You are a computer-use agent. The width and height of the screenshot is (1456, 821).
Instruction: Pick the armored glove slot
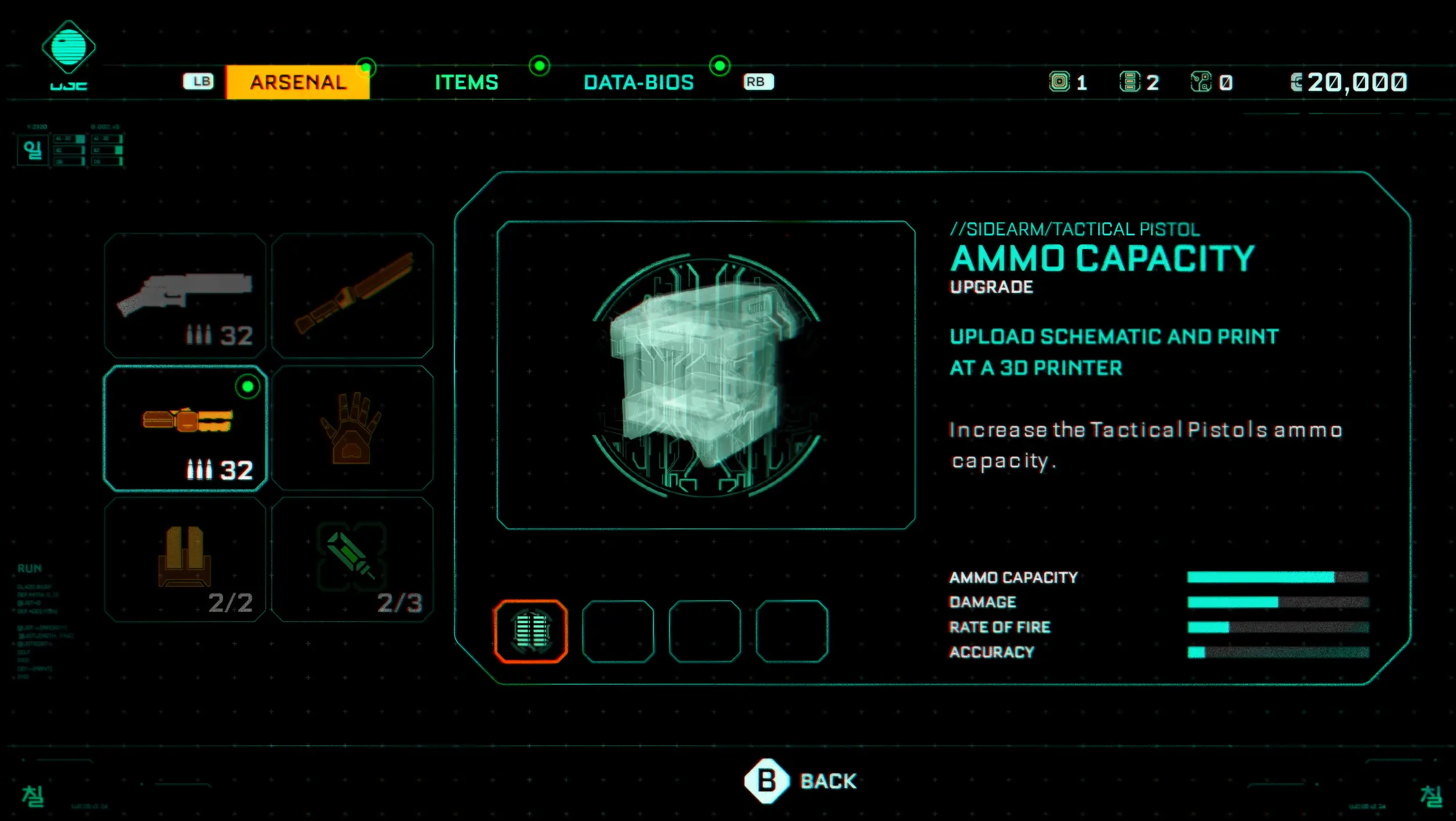click(352, 428)
